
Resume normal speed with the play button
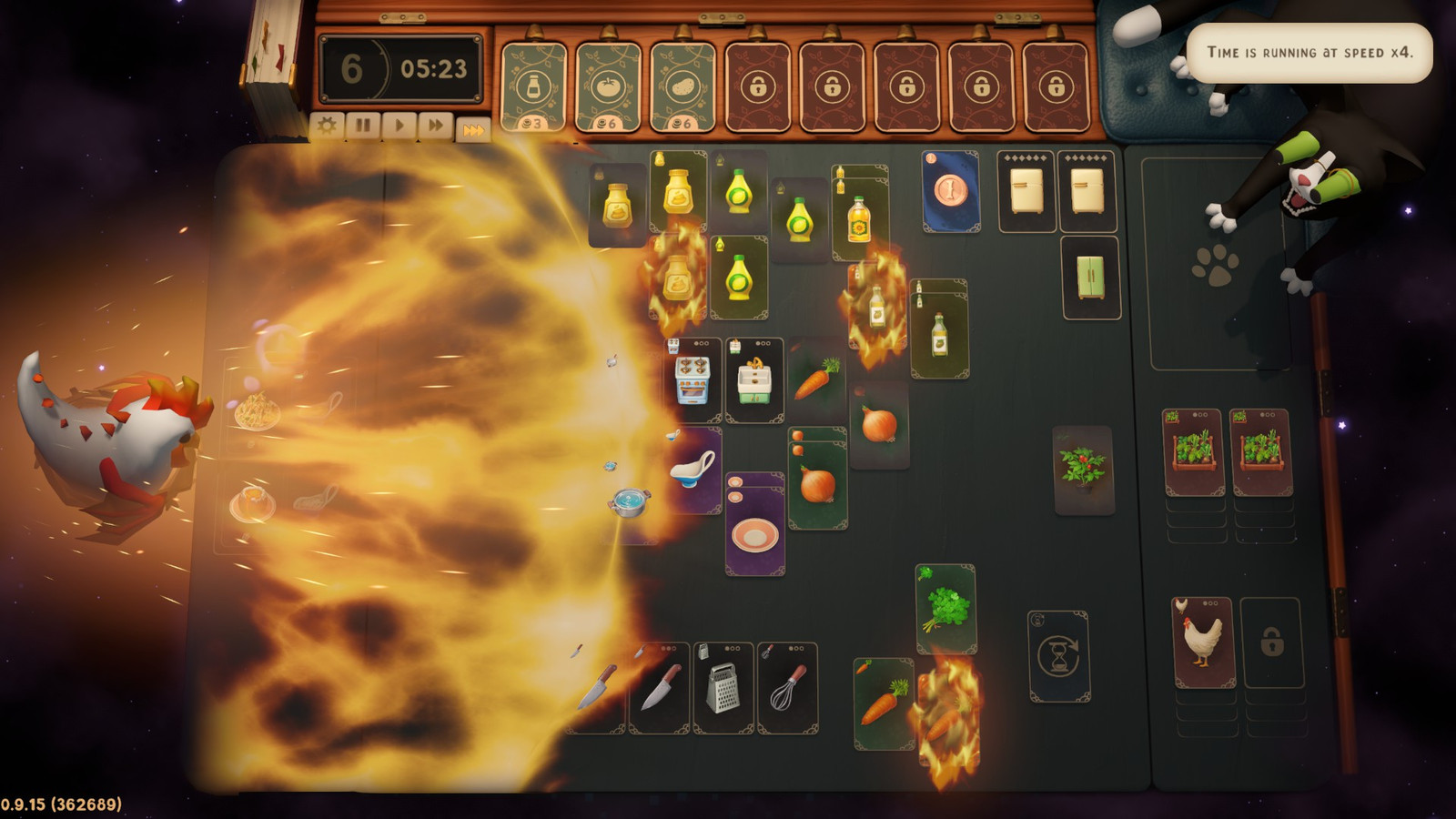400,125
